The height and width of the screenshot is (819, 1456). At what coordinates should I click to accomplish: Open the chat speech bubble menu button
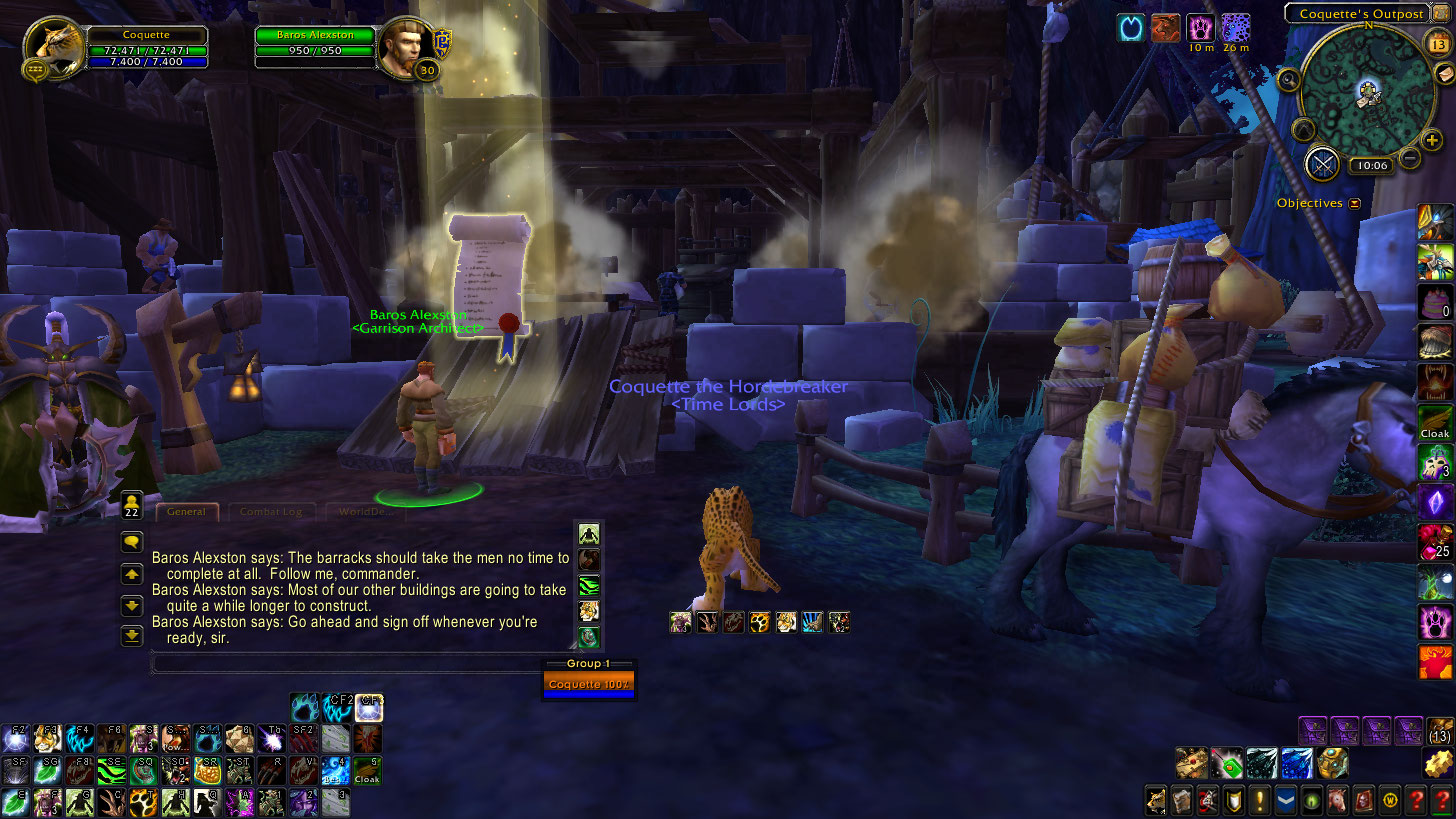pos(132,542)
